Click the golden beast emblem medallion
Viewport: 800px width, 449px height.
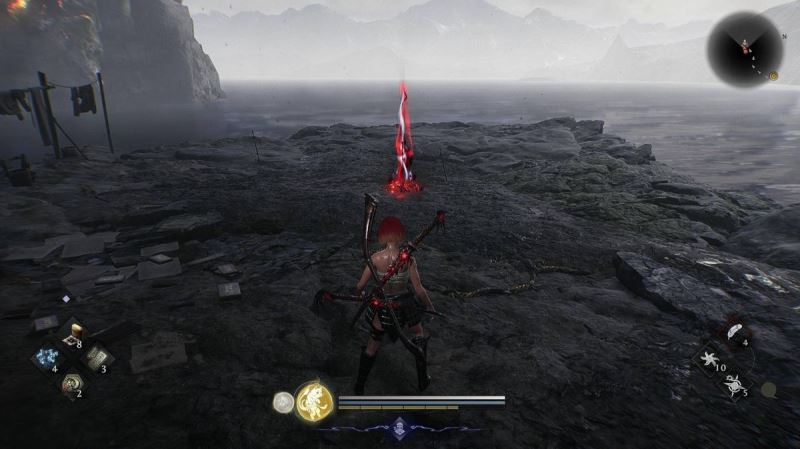pyautogui.click(x=313, y=402)
